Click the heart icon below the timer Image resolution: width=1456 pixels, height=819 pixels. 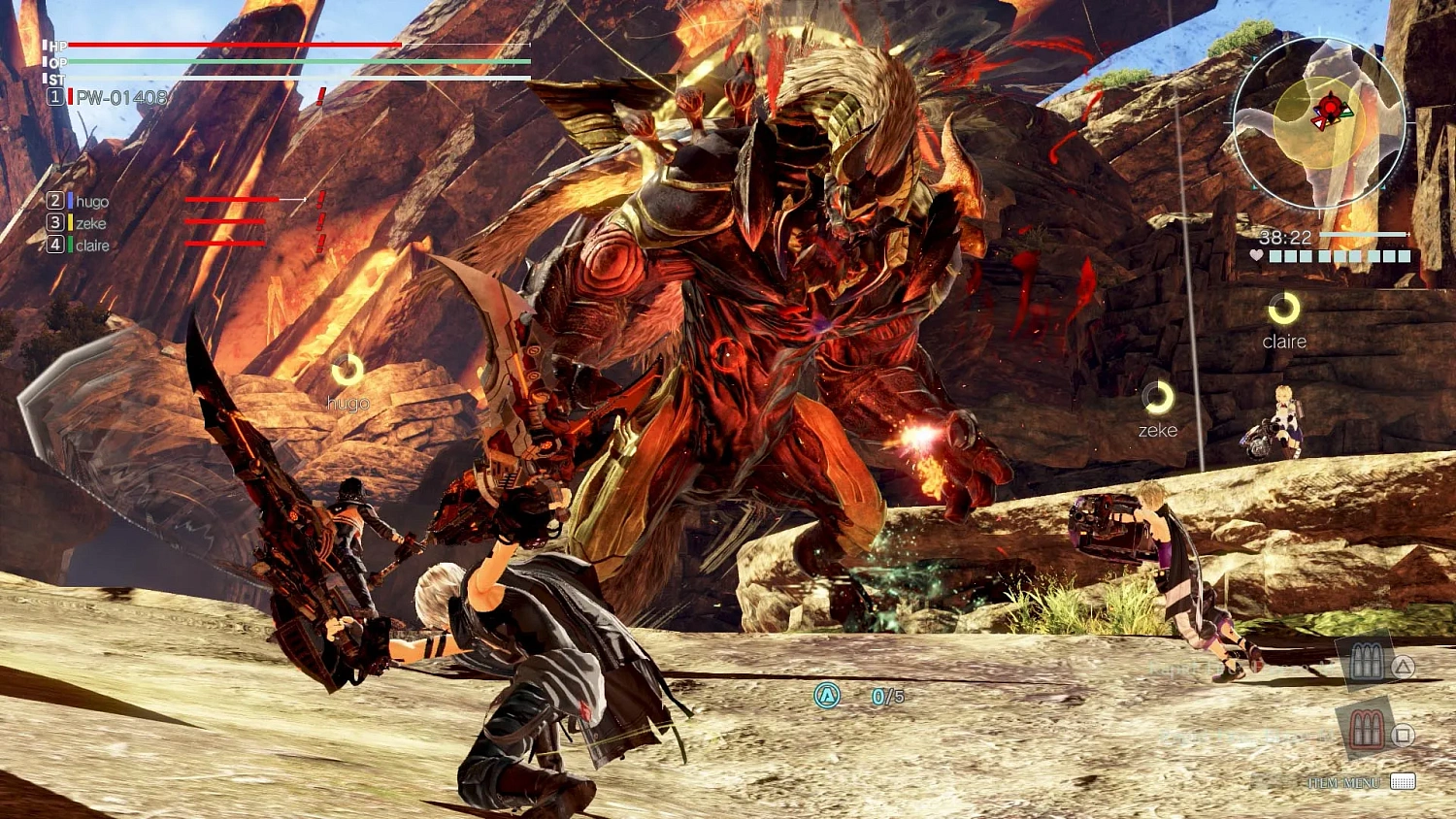(x=1257, y=257)
